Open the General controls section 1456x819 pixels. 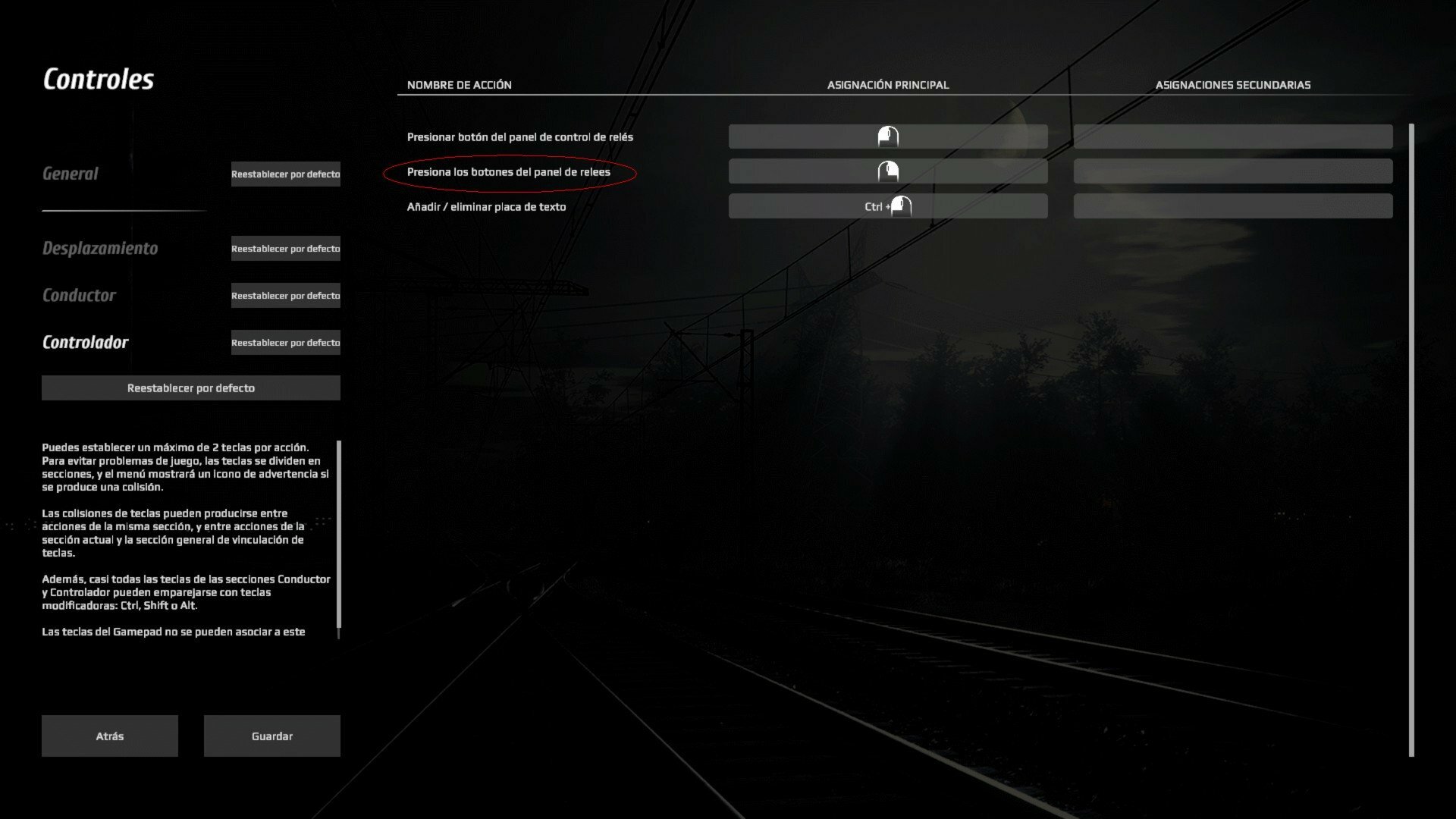(x=71, y=174)
